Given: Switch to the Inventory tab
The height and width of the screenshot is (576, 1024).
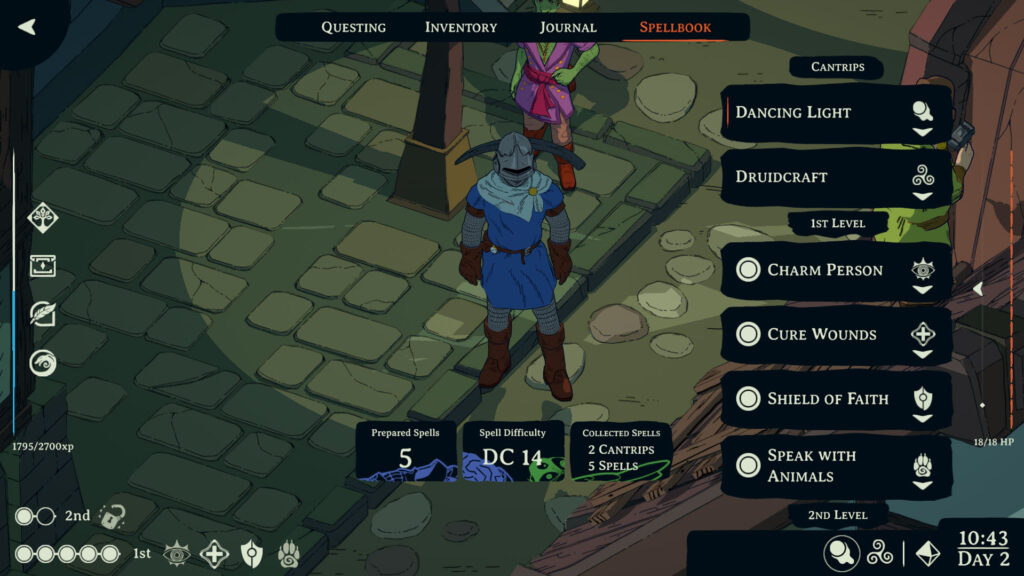Looking at the screenshot, I should click(462, 27).
